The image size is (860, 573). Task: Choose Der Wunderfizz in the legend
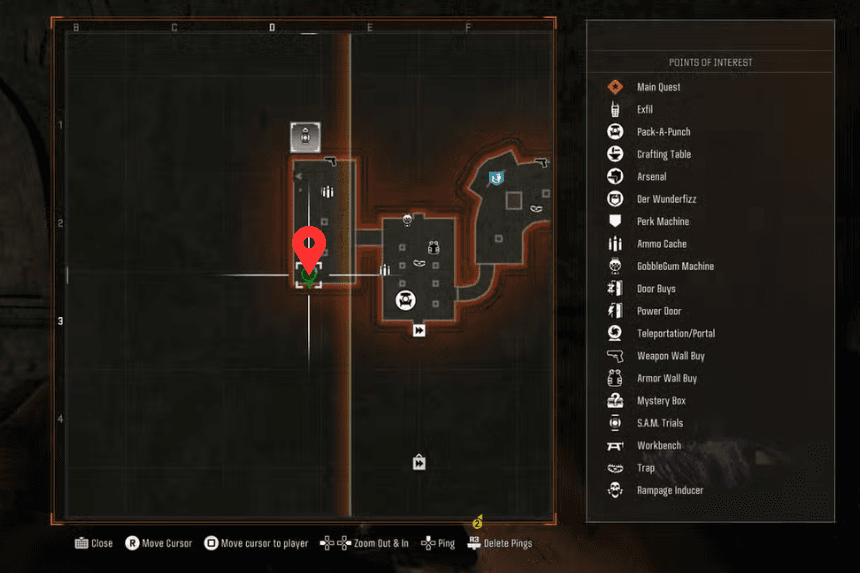(666, 199)
